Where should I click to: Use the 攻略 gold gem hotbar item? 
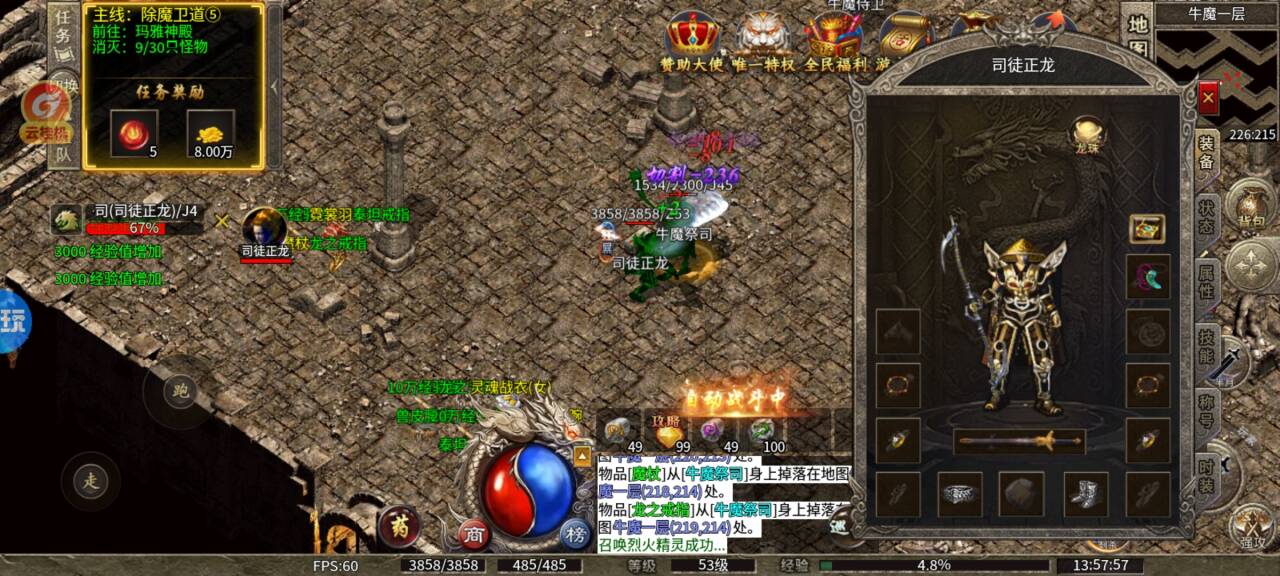(667, 433)
